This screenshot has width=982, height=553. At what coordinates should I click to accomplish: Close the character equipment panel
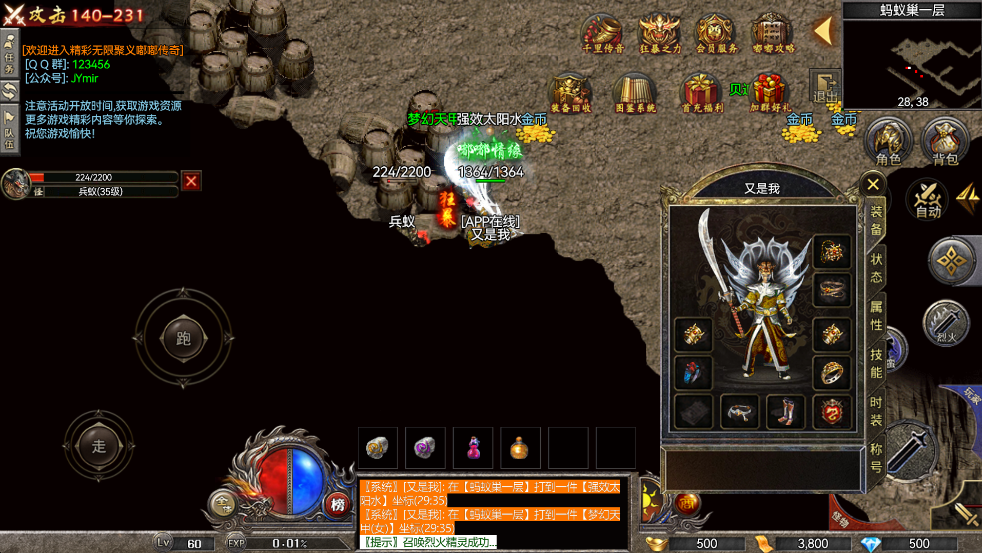[873, 184]
